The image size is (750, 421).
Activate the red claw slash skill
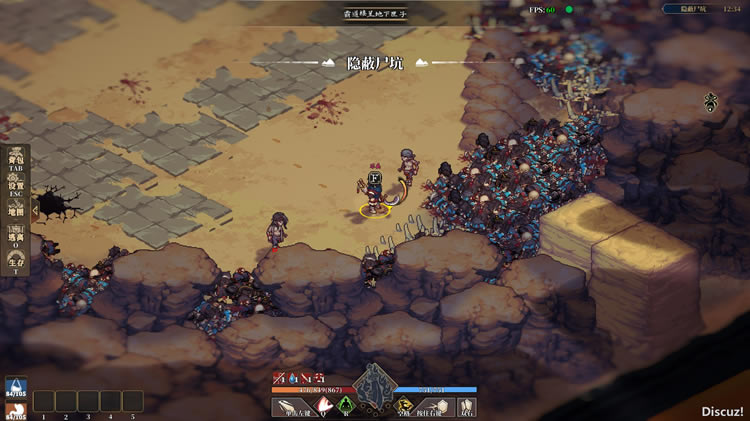tap(324, 406)
